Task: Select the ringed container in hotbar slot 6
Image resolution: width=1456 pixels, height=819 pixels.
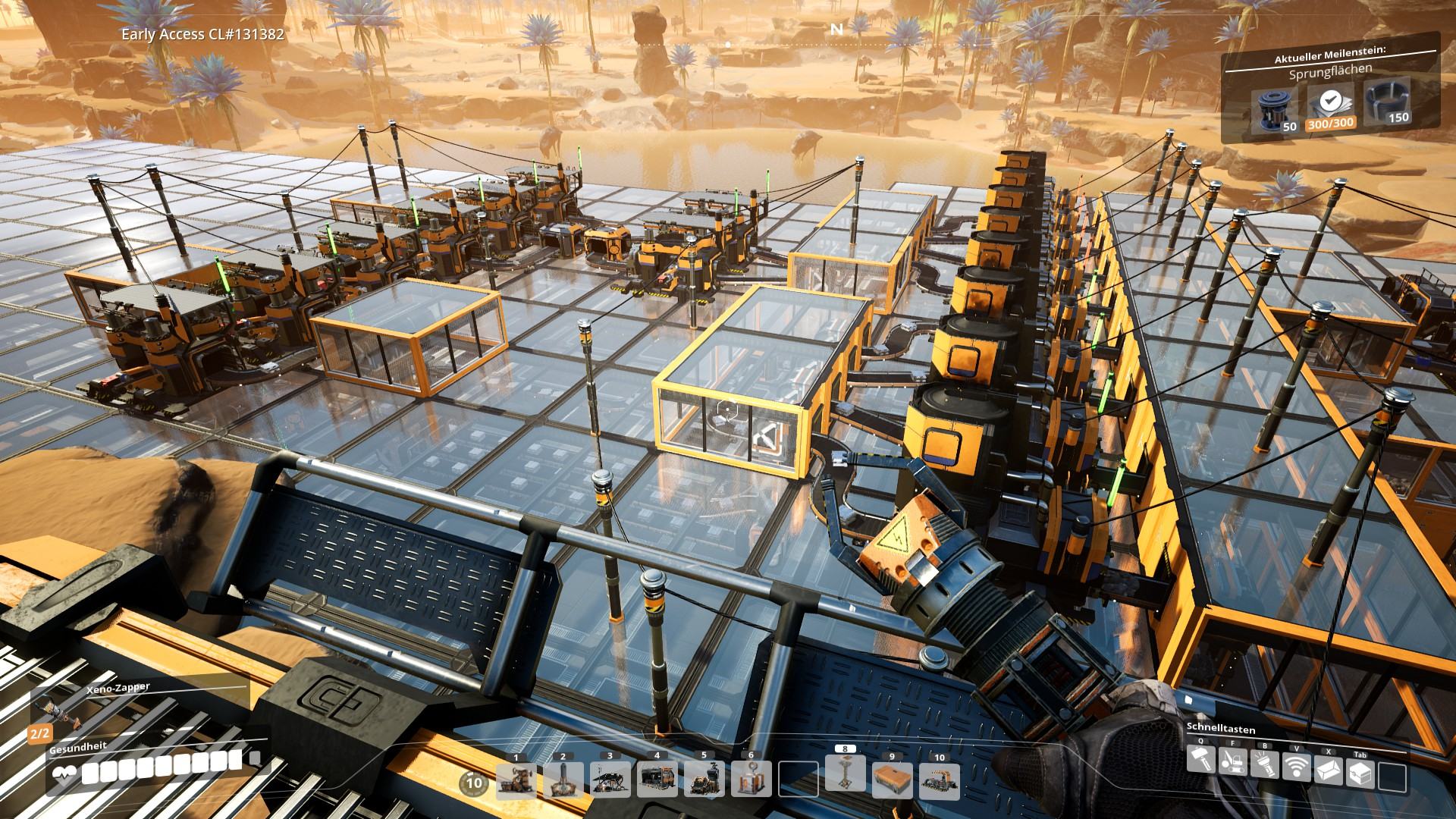Action: pyautogui.click(x=752, y=780)
